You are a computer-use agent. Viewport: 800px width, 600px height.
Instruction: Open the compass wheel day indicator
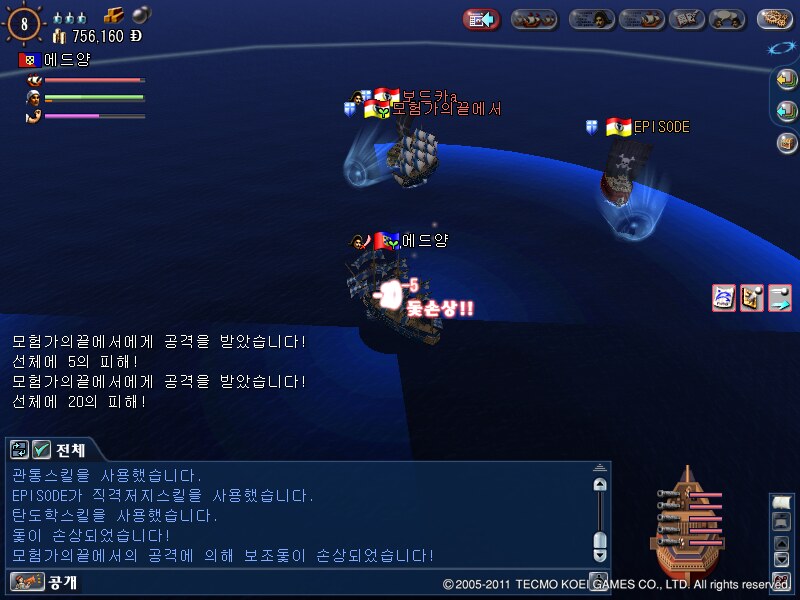pos(23,21)
